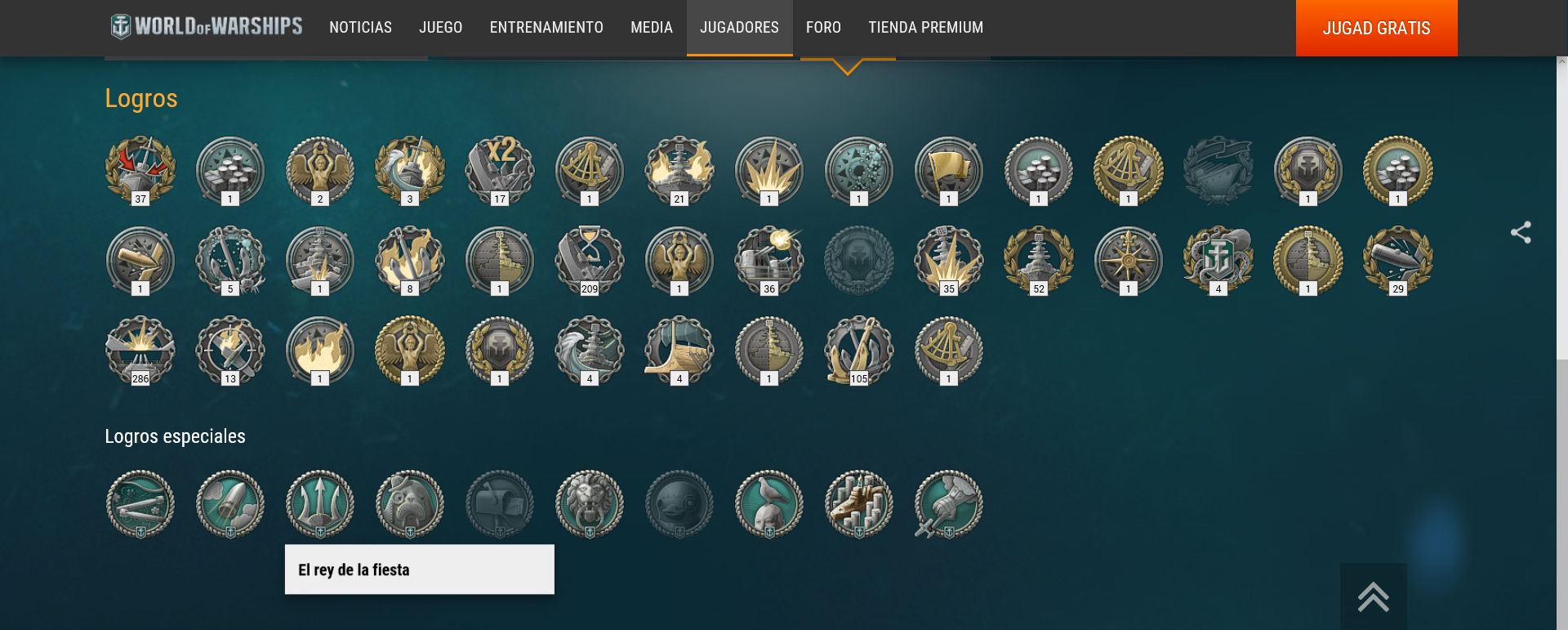Open the TIENDA PREMIUM shop
The height and width of the screenshot is (630, 1568).
tap(925, 28)
